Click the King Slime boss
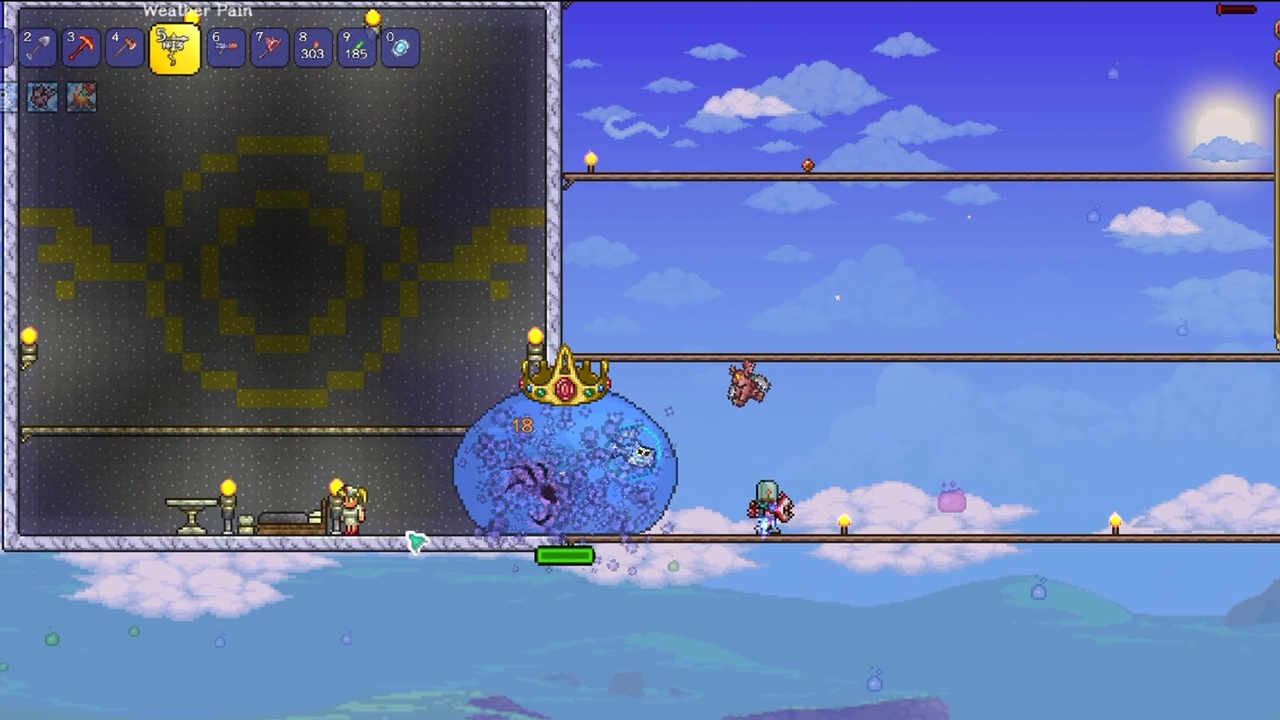 click(x=565, y=465)
